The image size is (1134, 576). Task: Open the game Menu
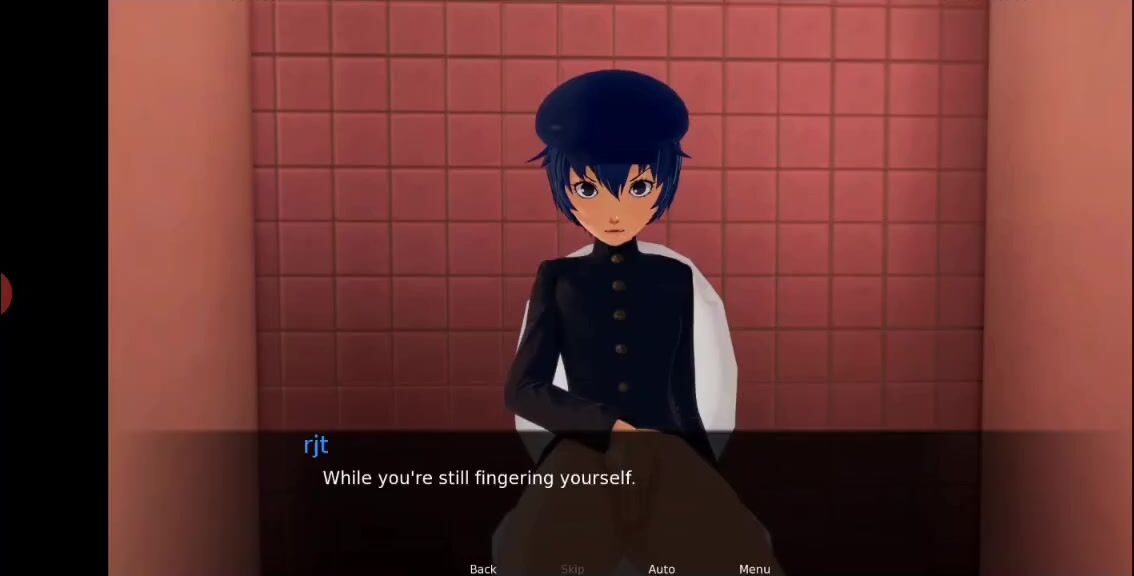pos(754,569)
